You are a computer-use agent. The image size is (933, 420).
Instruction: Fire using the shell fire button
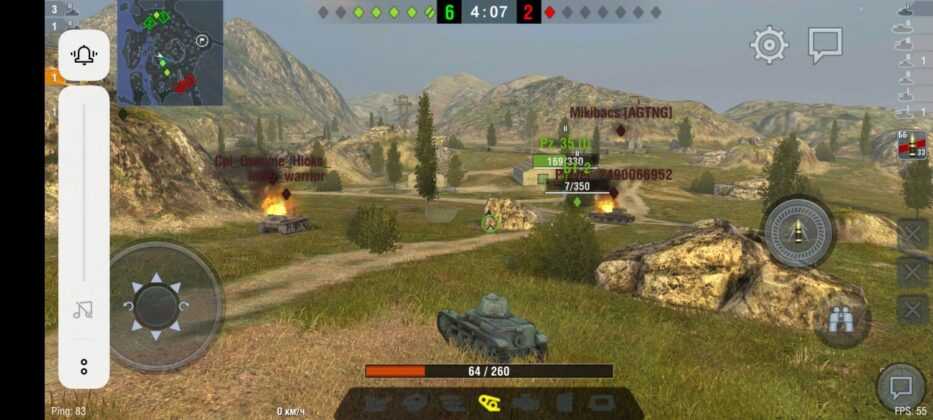[799, 232]
